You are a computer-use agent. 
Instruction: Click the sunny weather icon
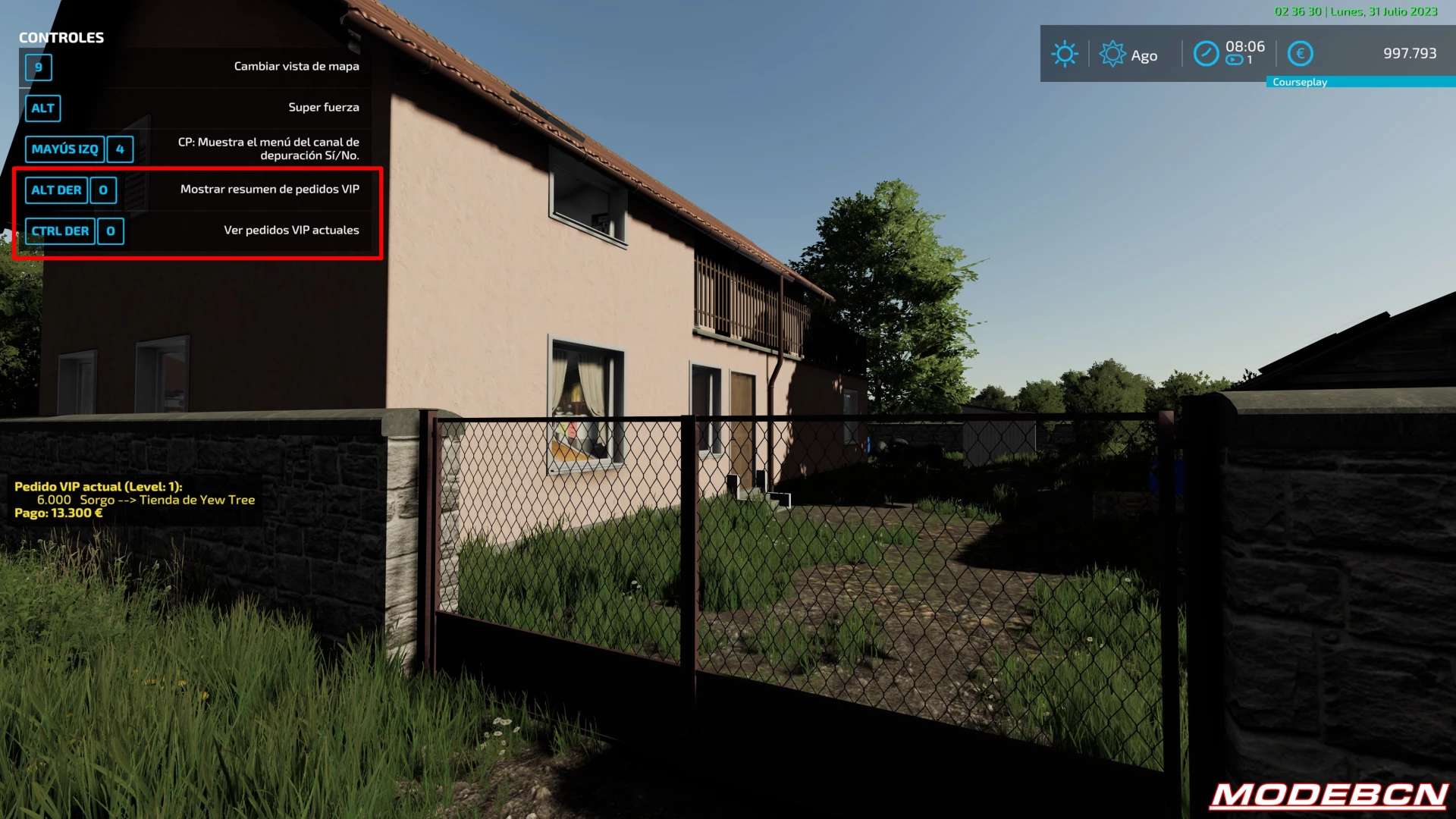[x=1065, y=54]
